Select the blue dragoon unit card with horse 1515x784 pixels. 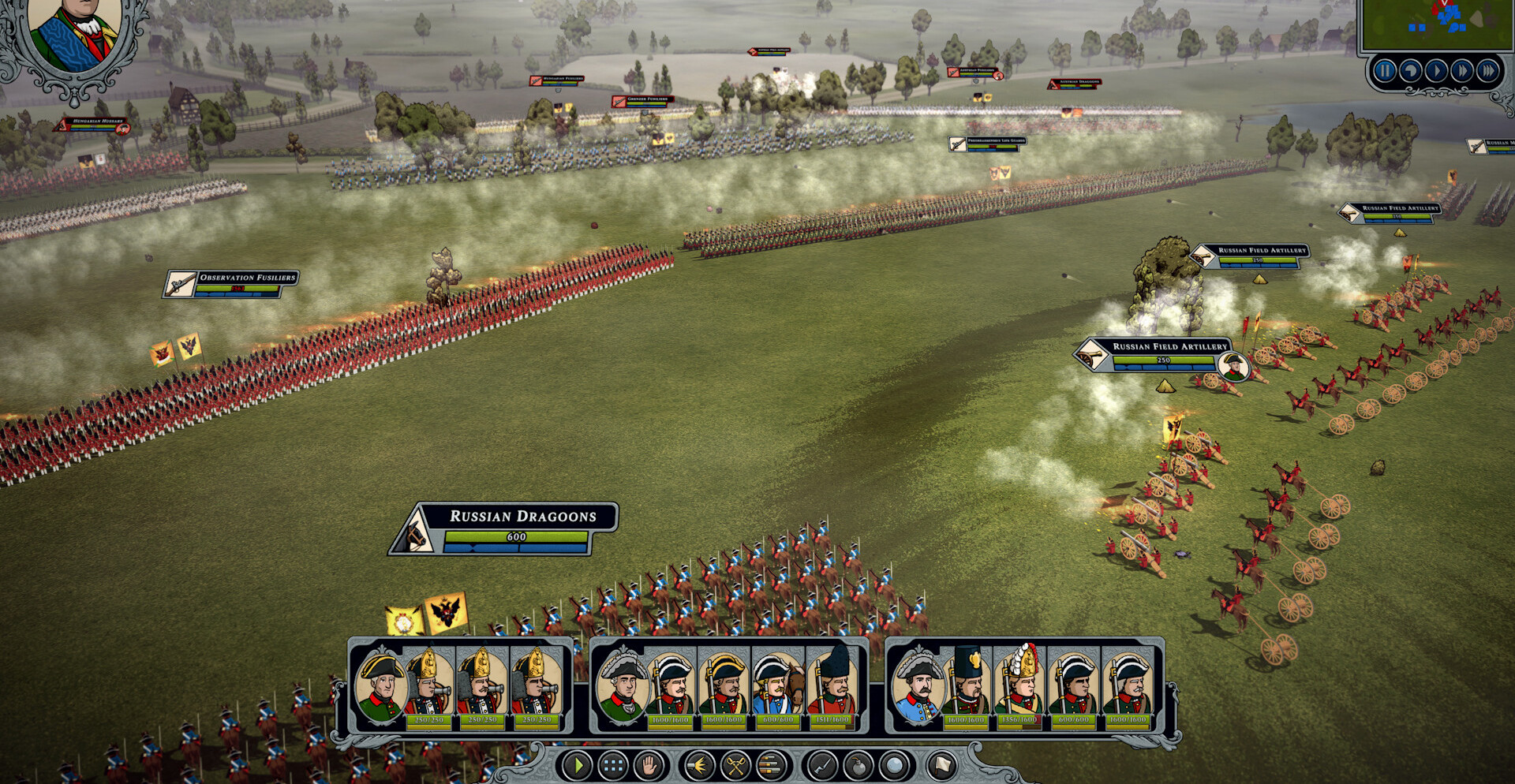click(x=778, y=686)
